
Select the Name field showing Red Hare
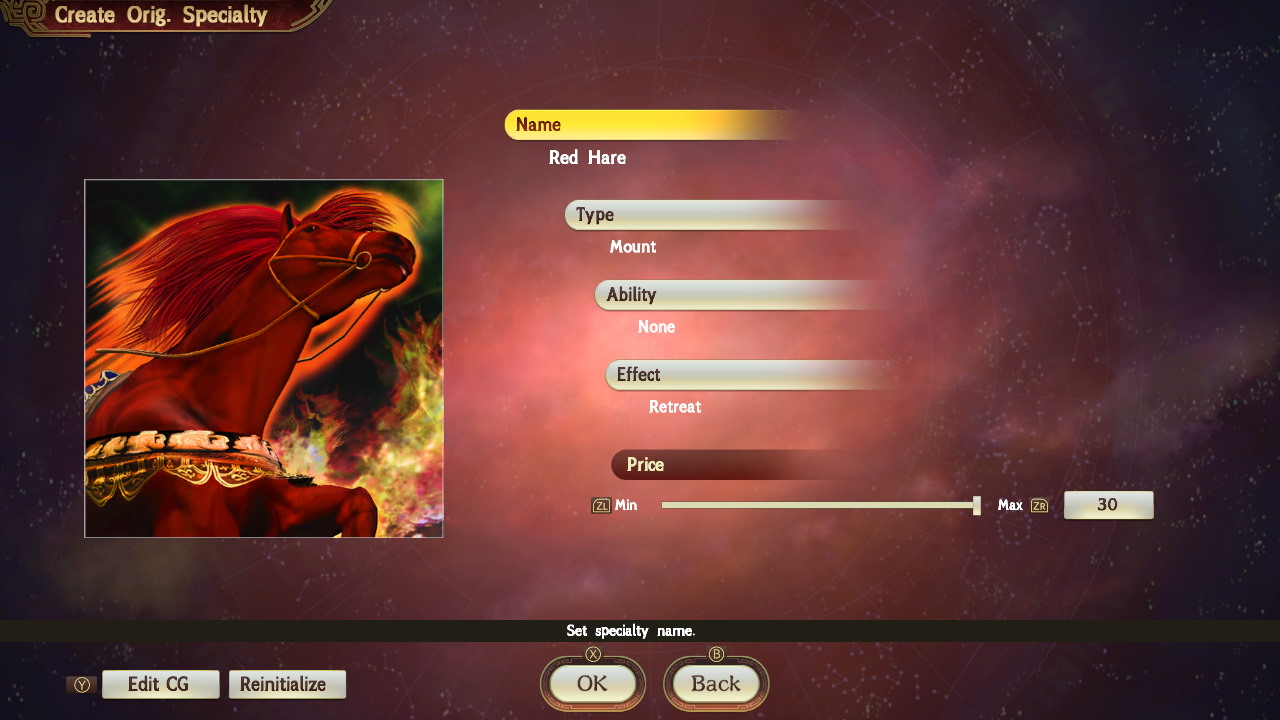(587, 157)
